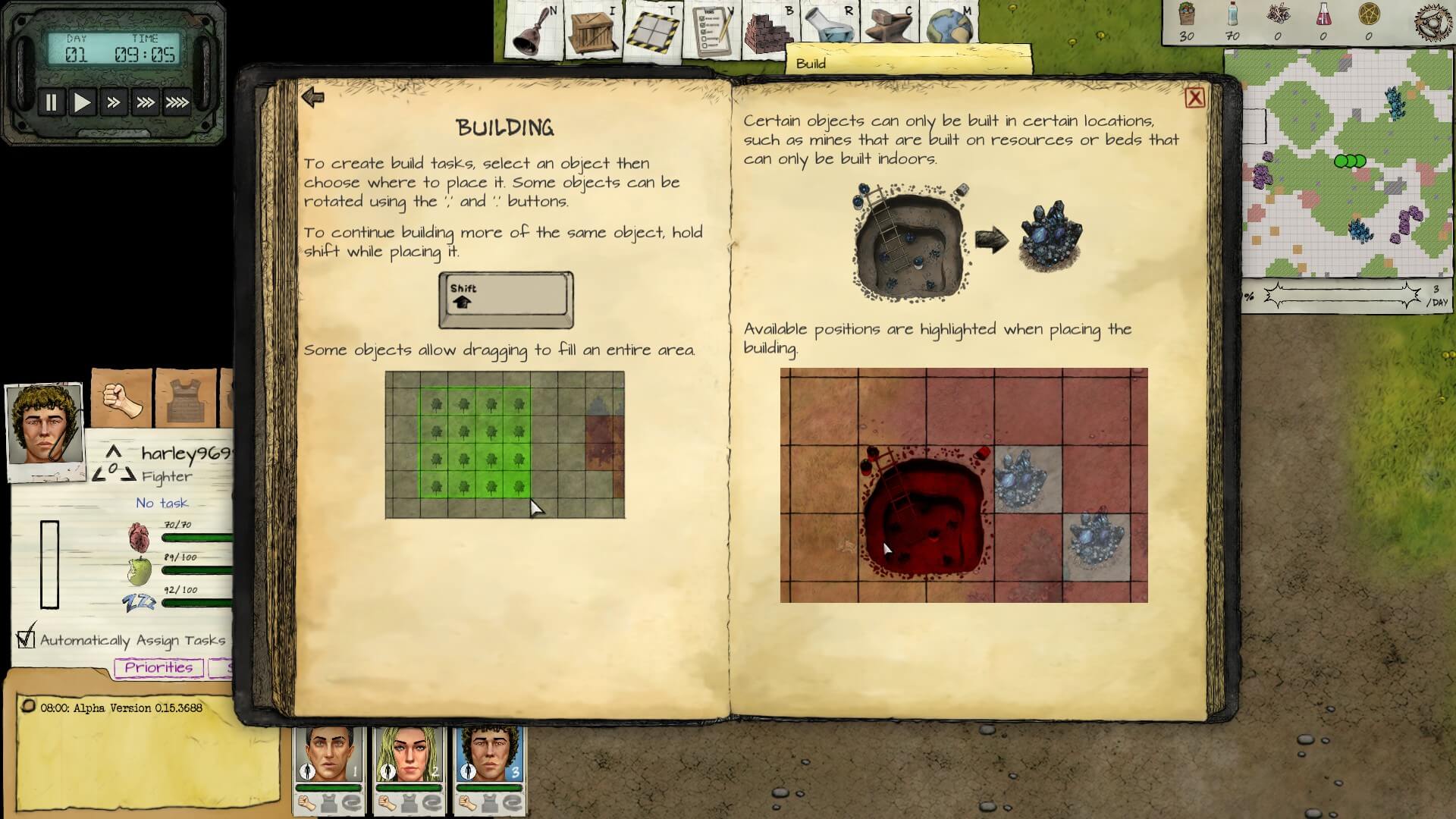This screenshot has width=1456, height=819.
Task: Select the hazard-striped zone tile tool
Action: coord(651,30)
